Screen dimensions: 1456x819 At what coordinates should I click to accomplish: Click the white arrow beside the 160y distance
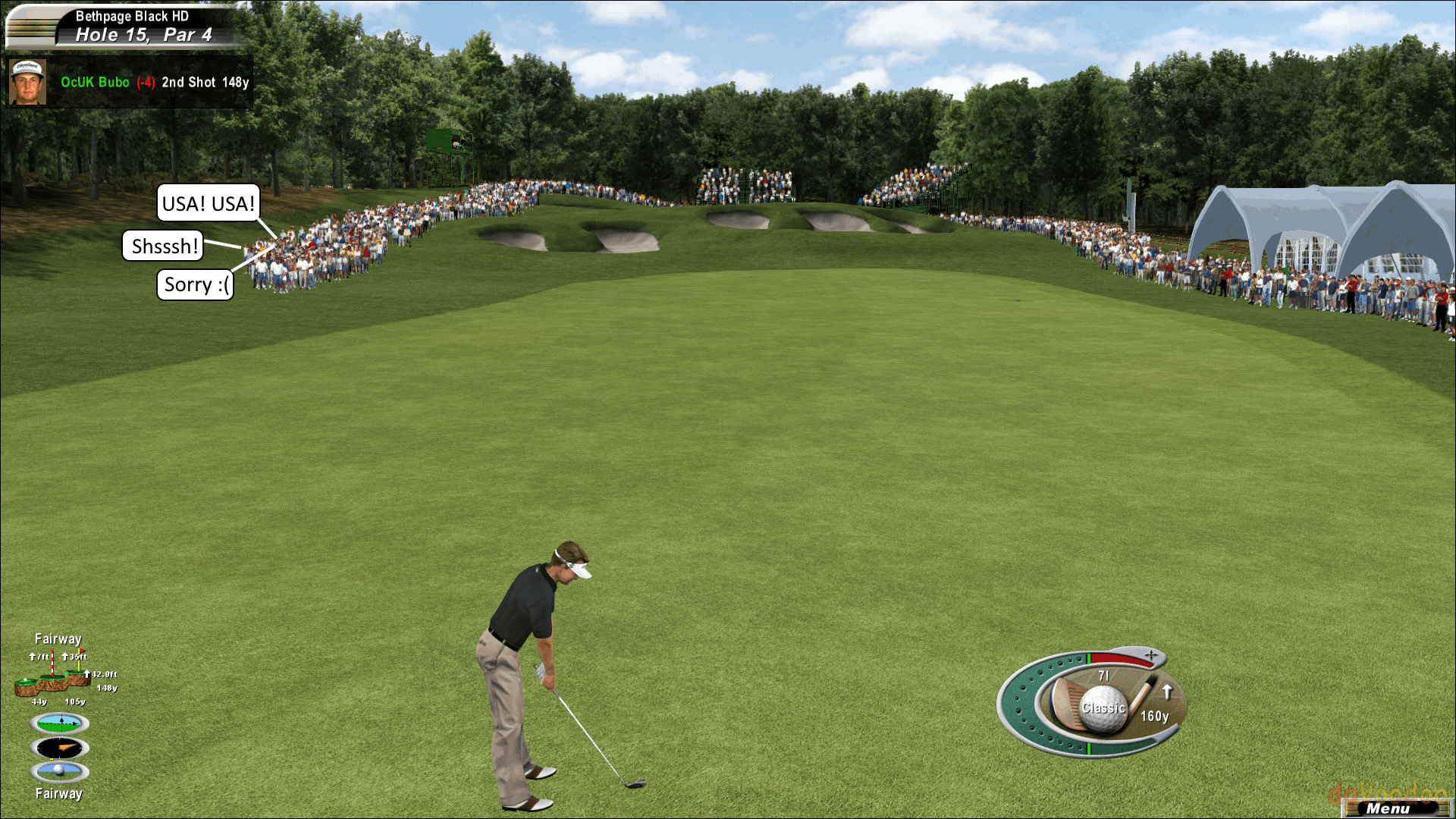1168,692
